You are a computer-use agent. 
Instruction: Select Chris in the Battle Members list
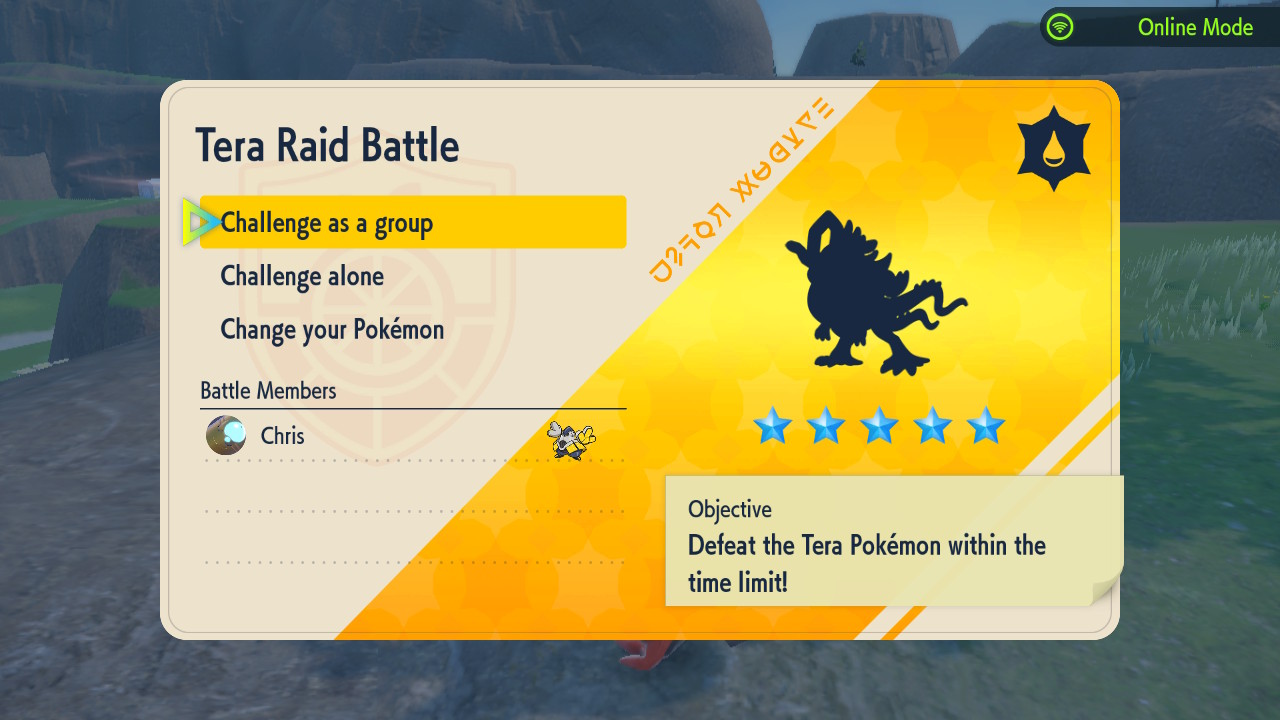(283, 436)
